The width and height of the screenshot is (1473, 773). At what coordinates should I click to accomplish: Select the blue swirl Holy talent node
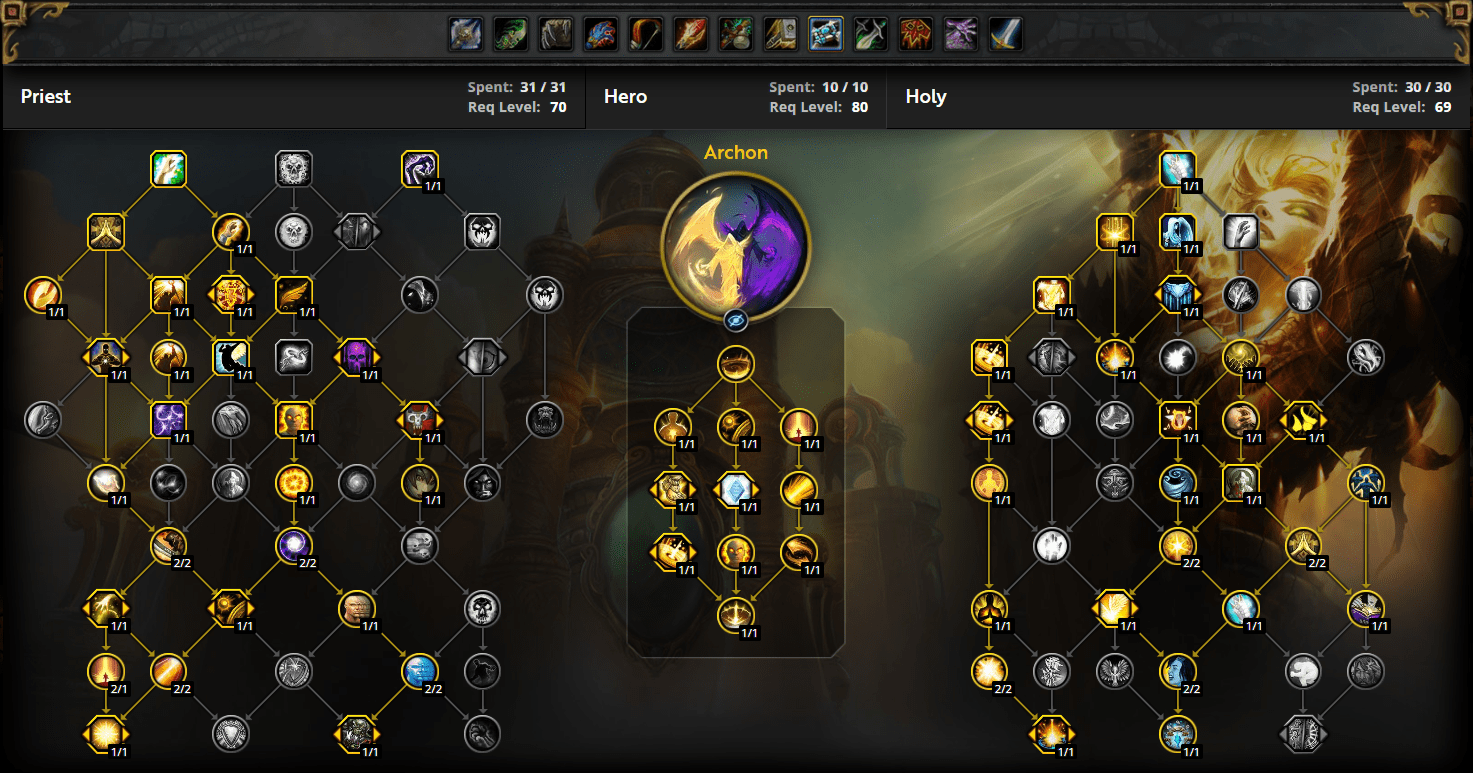click(x=1177, y=483)
